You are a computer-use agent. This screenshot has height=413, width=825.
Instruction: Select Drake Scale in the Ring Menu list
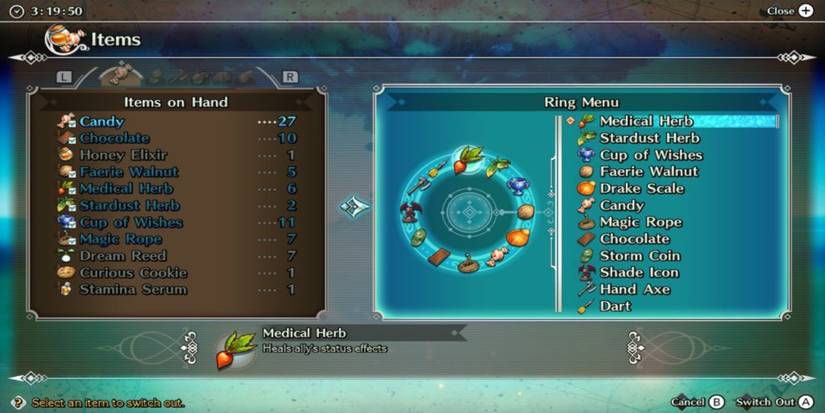[641, 188]
